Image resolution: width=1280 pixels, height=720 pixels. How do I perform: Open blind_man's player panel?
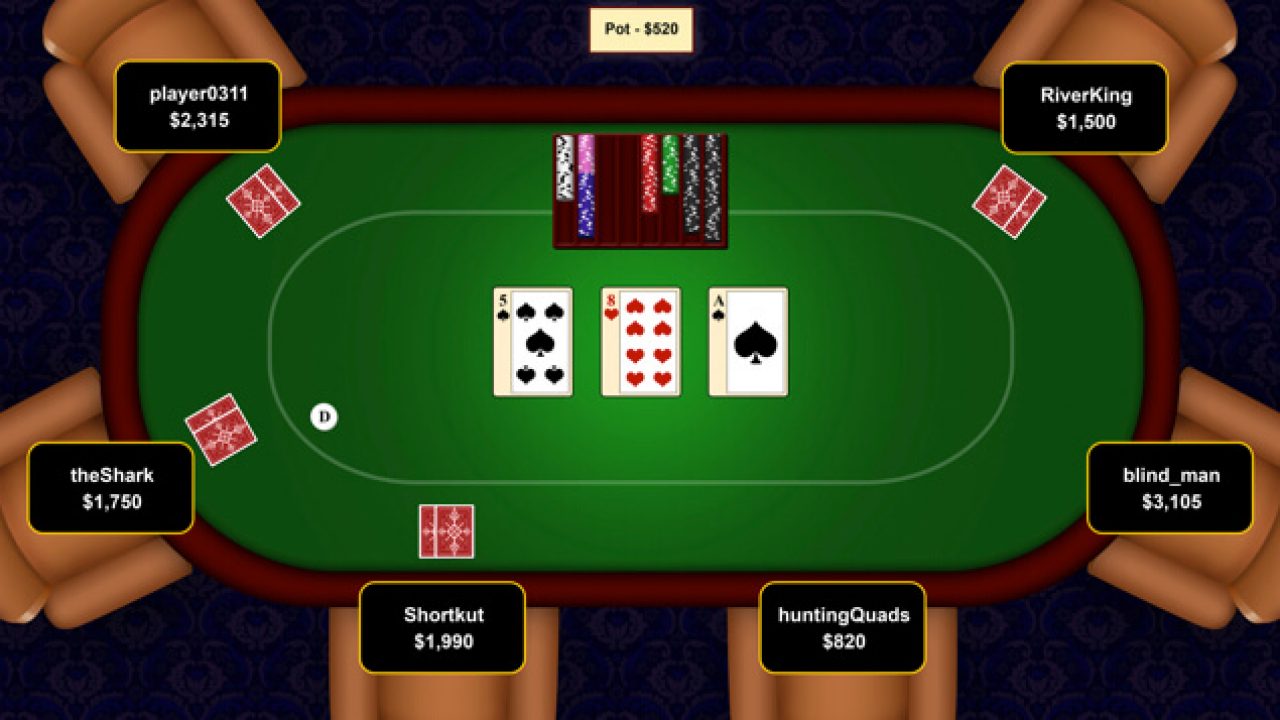pyautogui.click(x=1172, y=488)
